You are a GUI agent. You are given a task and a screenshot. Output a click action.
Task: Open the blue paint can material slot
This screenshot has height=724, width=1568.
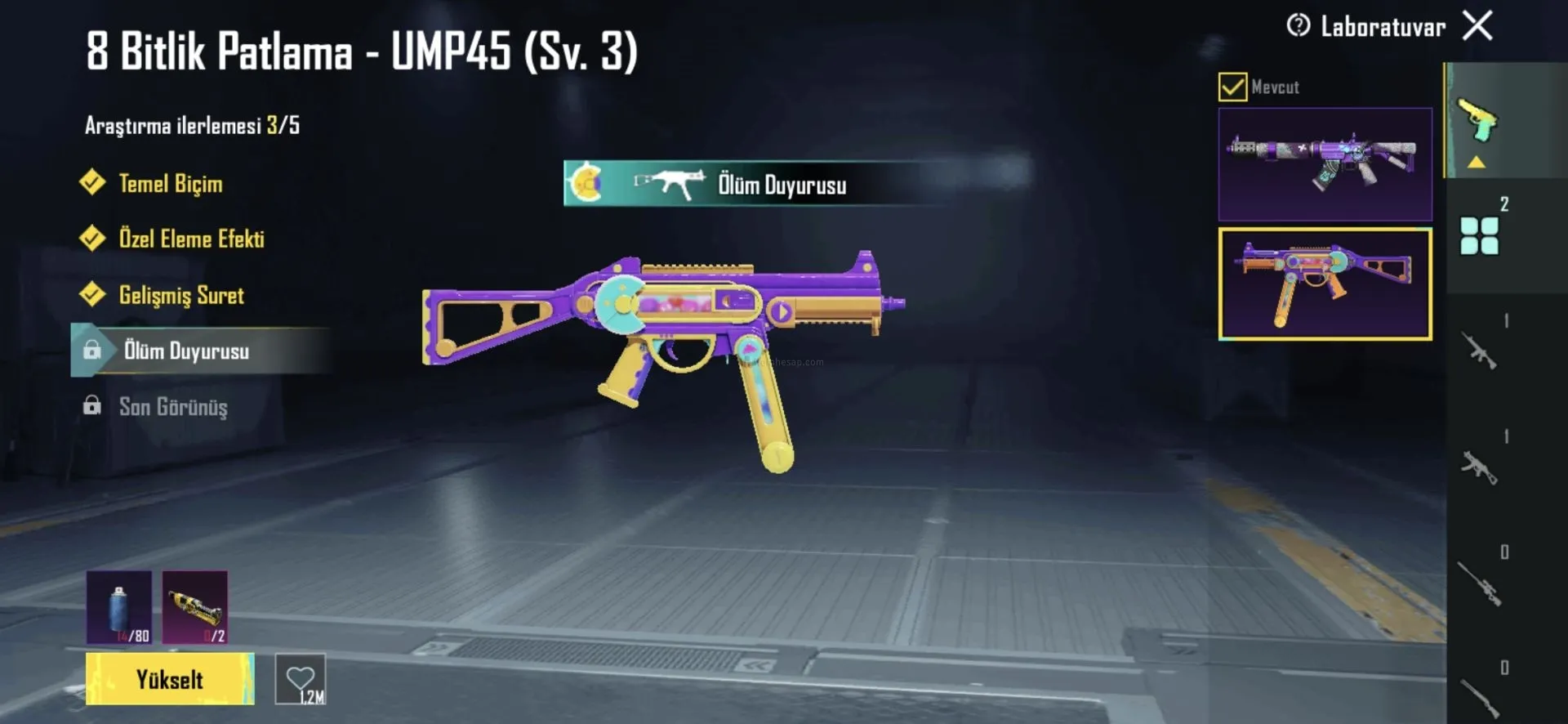coord(119,607)
